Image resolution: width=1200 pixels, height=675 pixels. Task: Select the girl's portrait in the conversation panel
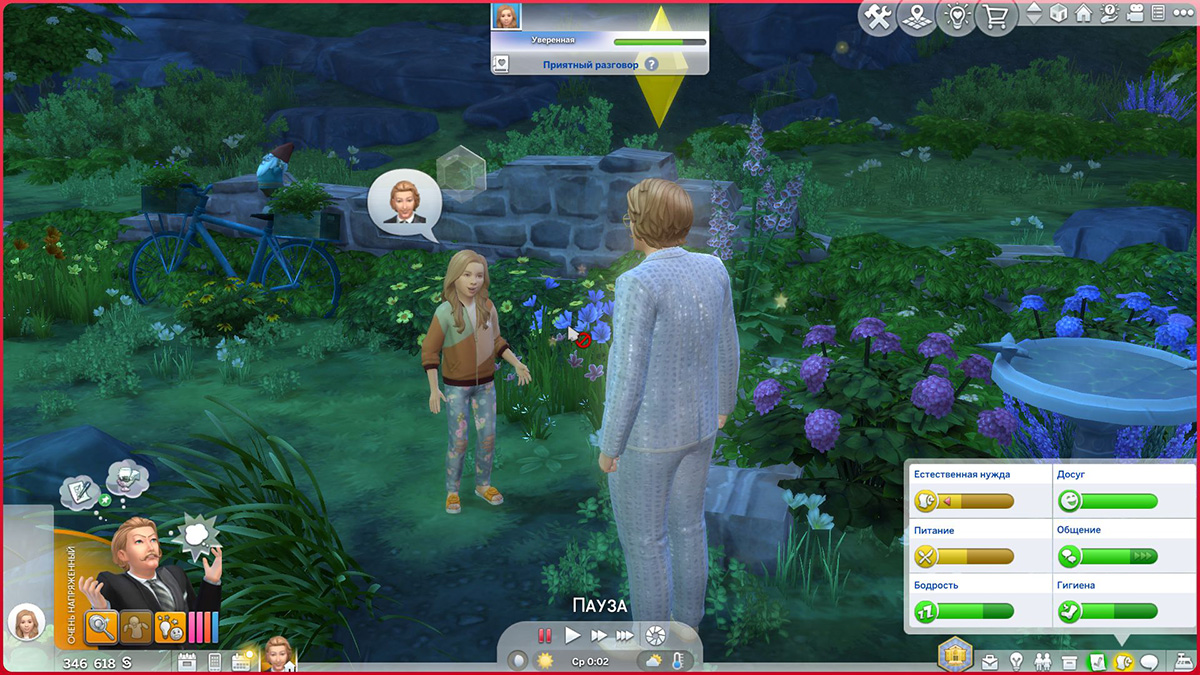507,17
